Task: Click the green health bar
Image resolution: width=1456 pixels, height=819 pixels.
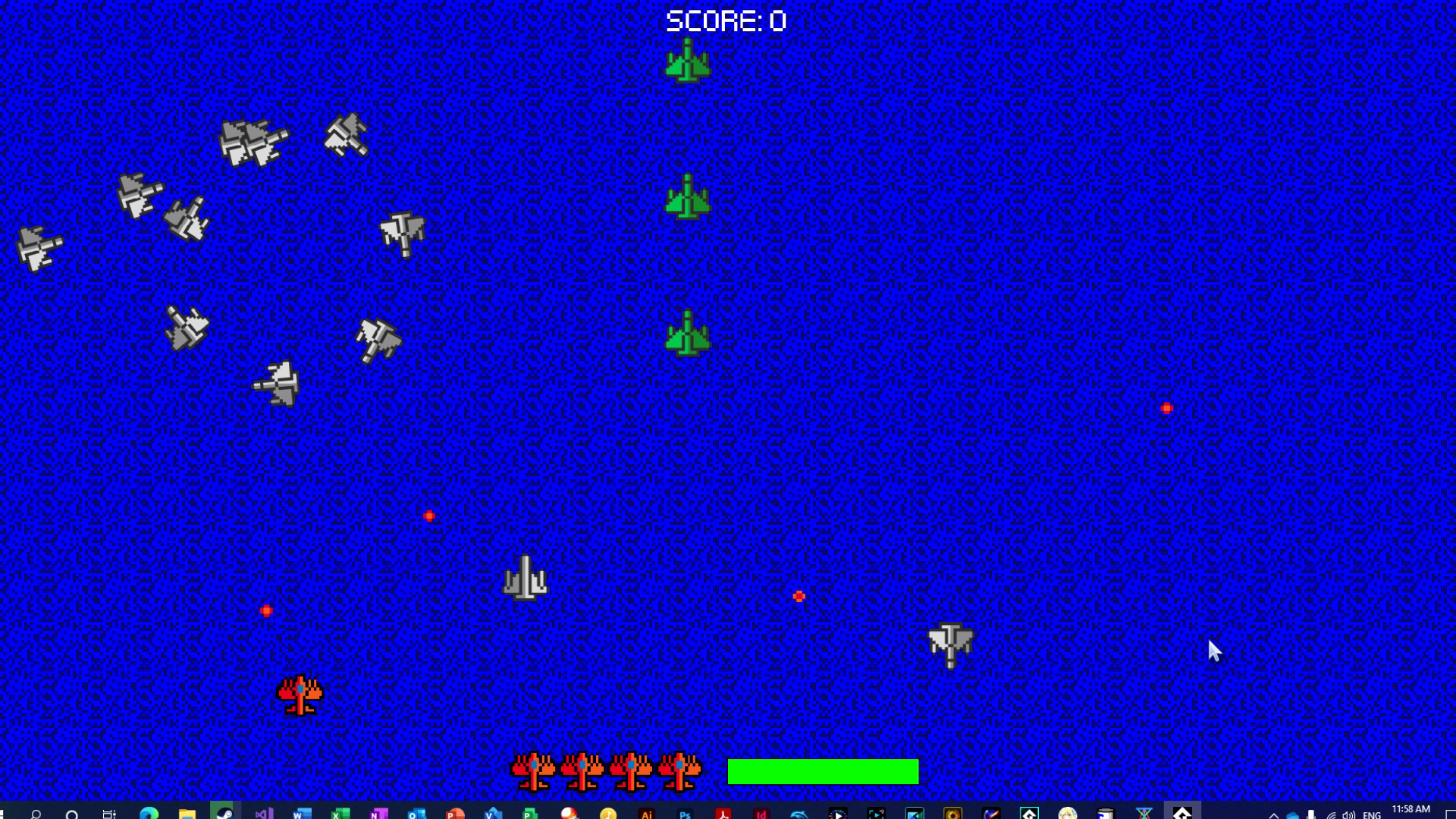Action: [x=823, y=771]
